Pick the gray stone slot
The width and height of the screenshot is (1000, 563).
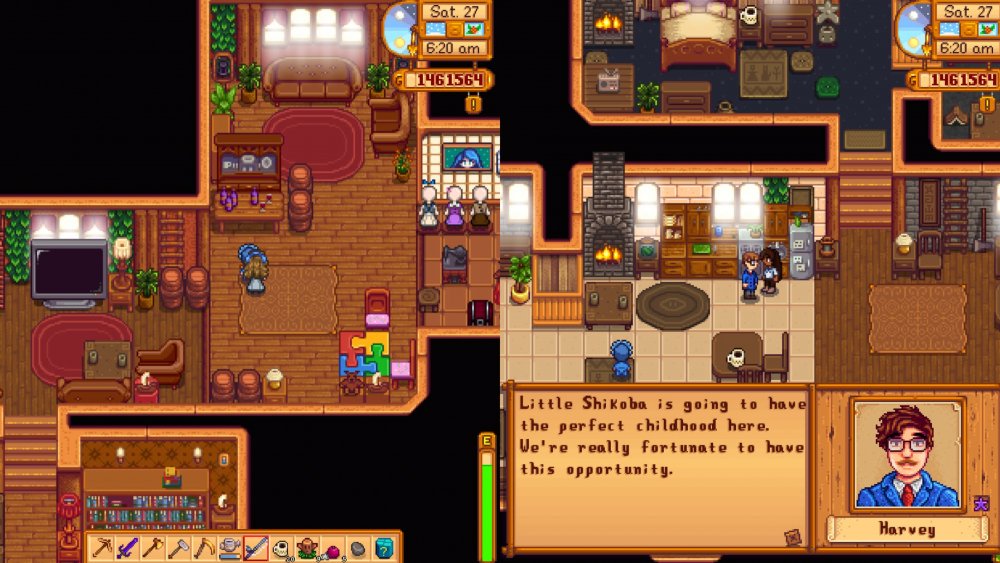358,548
